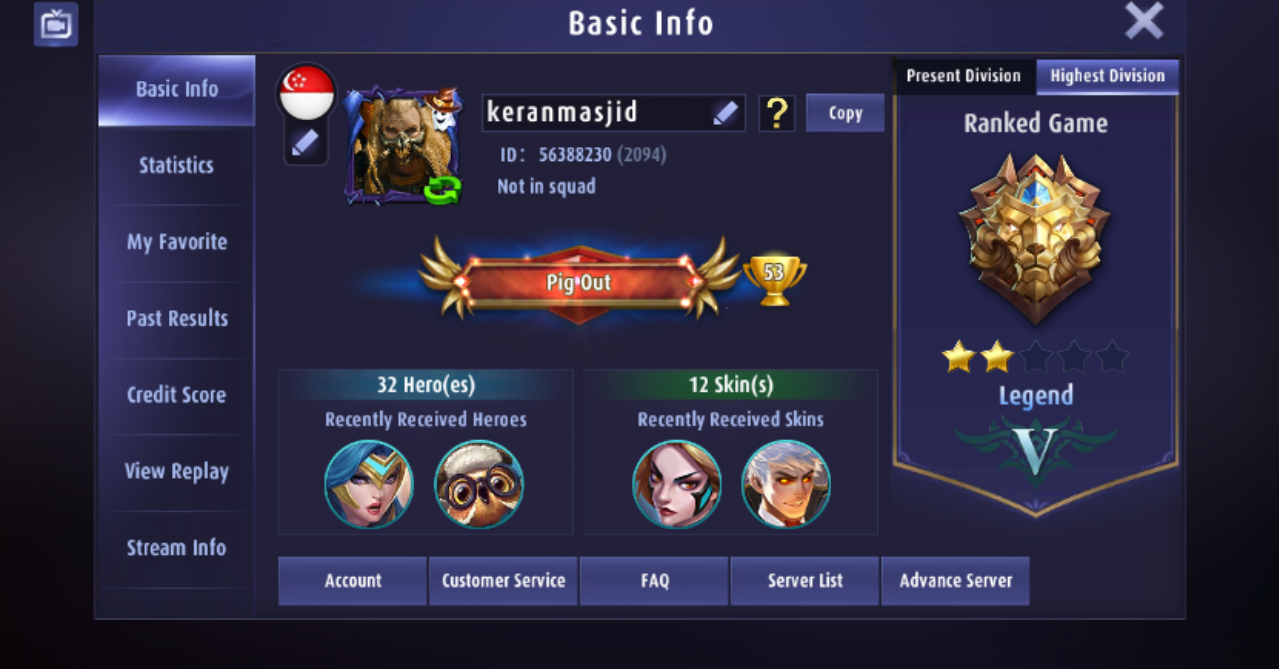Screen dimensions: 1279x669
Task: Show Stream Info
Action: [x=176, y=548]
